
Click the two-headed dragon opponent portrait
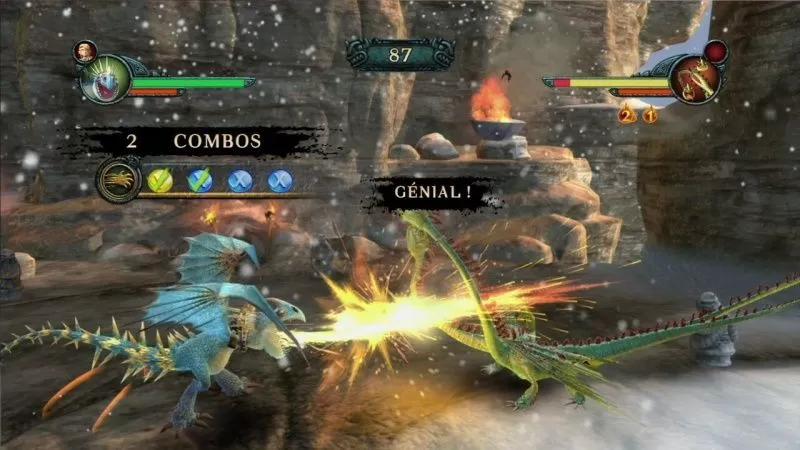point(695,81)
